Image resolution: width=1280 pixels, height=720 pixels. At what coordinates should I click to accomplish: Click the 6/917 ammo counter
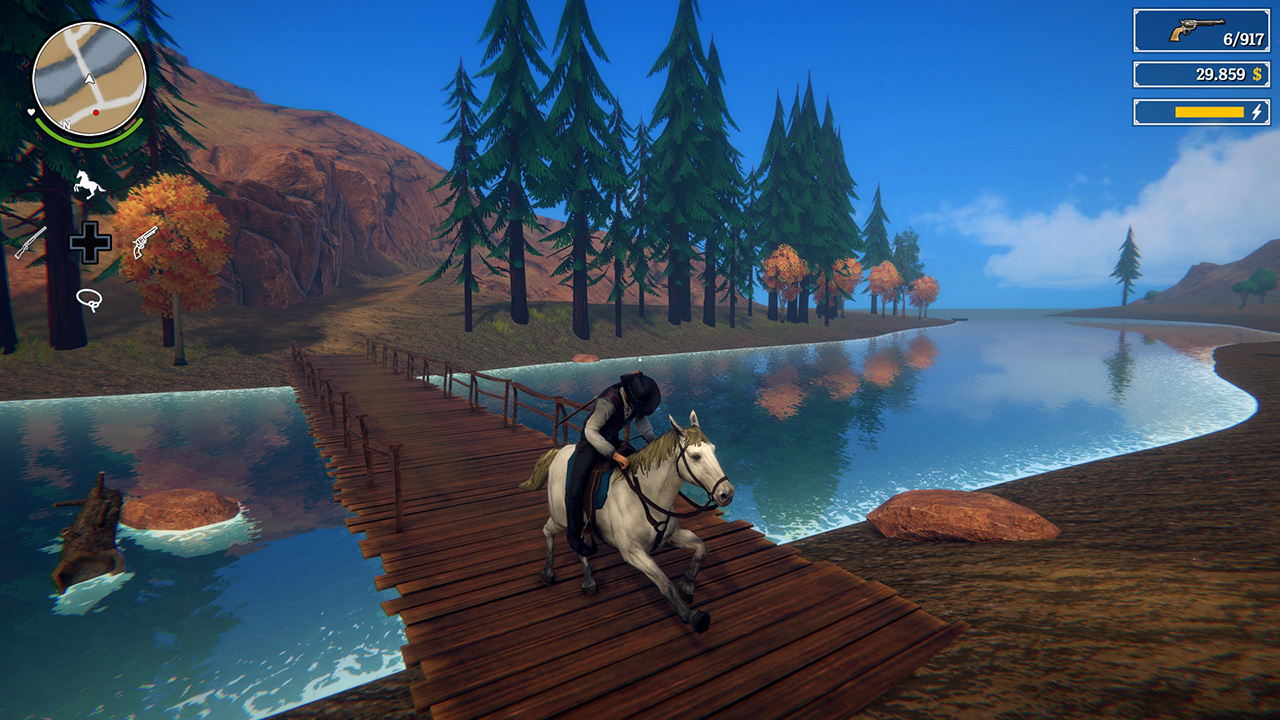click(1243, 38)
